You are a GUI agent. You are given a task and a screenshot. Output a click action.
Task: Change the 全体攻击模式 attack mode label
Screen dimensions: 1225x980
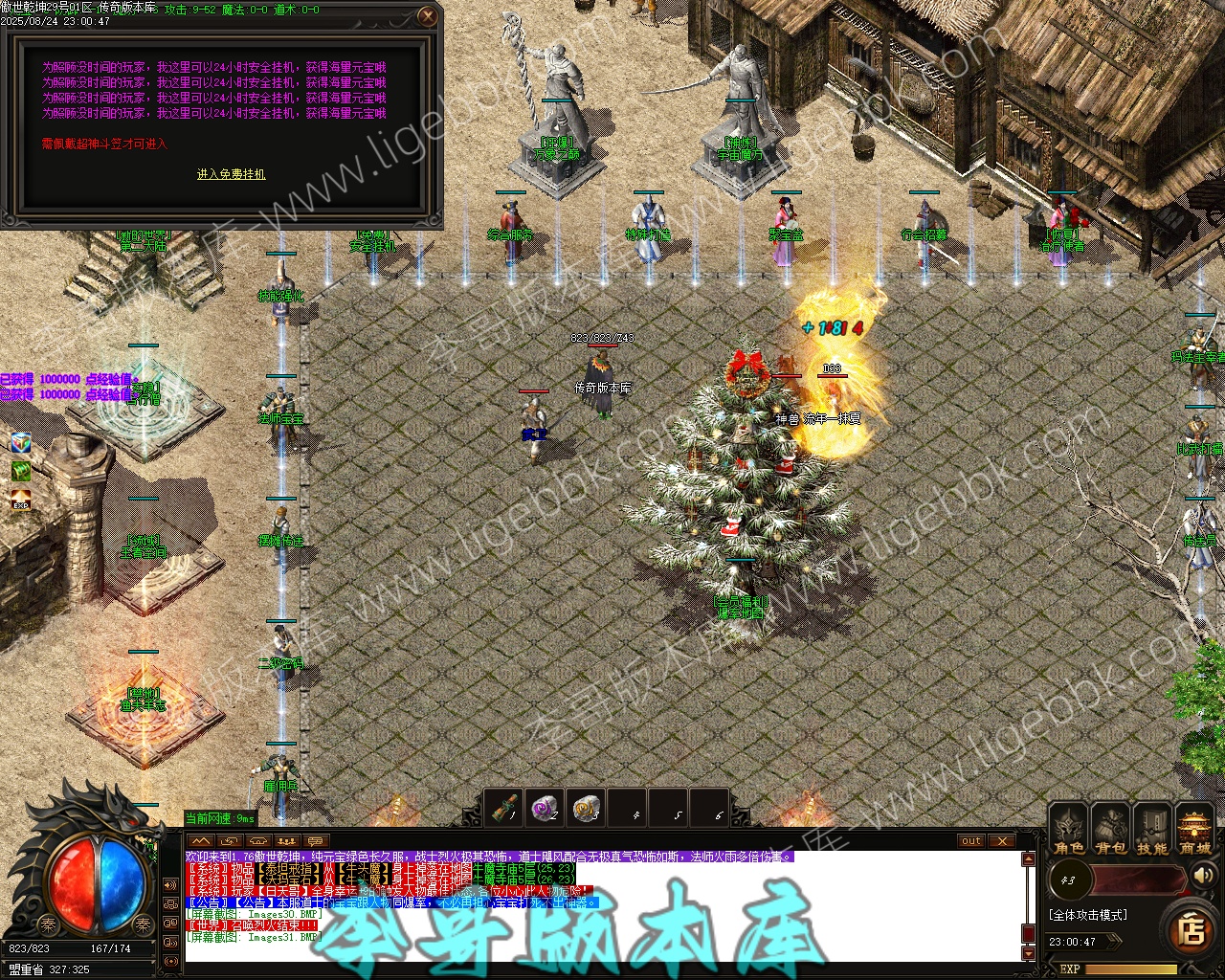[1088, 915]
